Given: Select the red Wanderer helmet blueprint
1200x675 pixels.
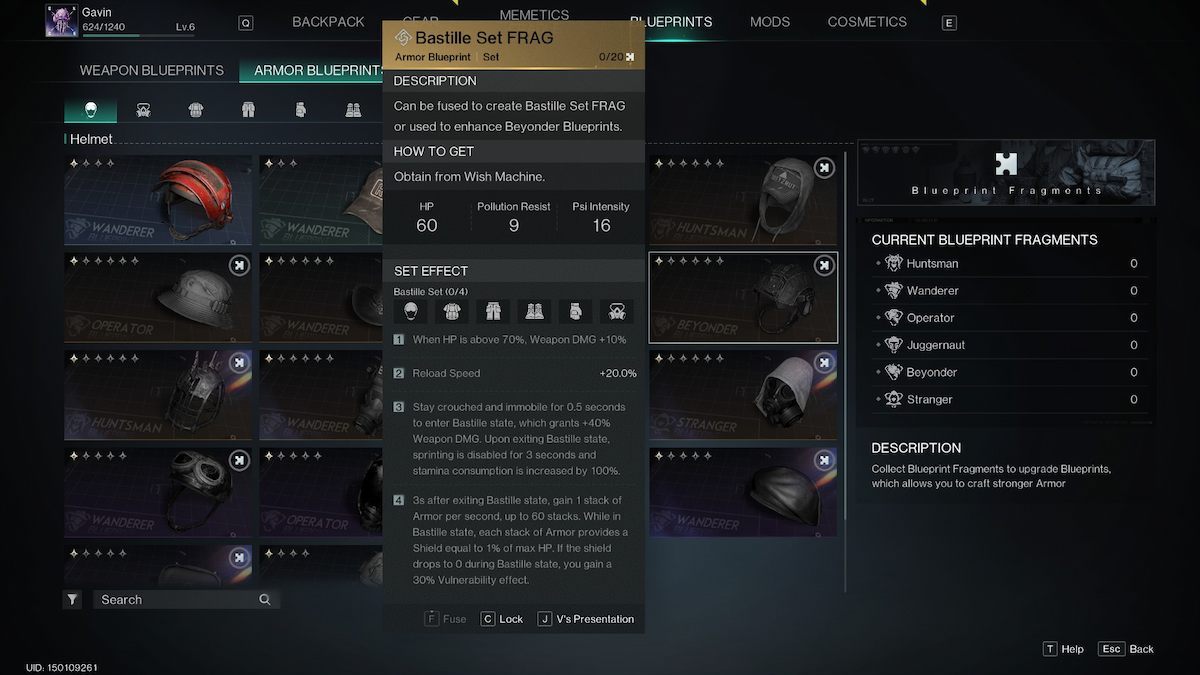Looking at the screenshot, I should pyautogui.click(x=158, y=200).
